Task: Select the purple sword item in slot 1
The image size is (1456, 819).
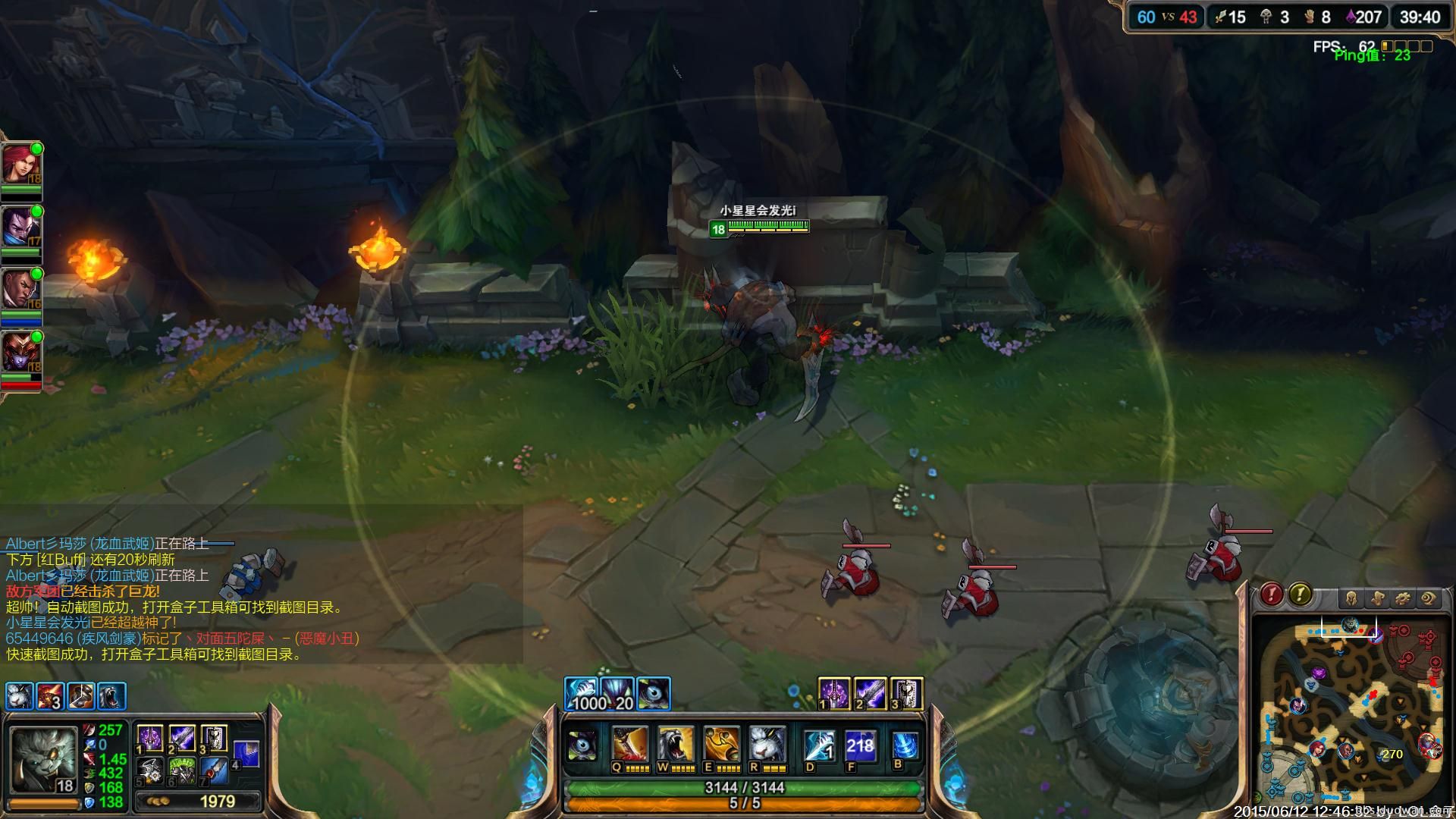Action: [149, 738]
